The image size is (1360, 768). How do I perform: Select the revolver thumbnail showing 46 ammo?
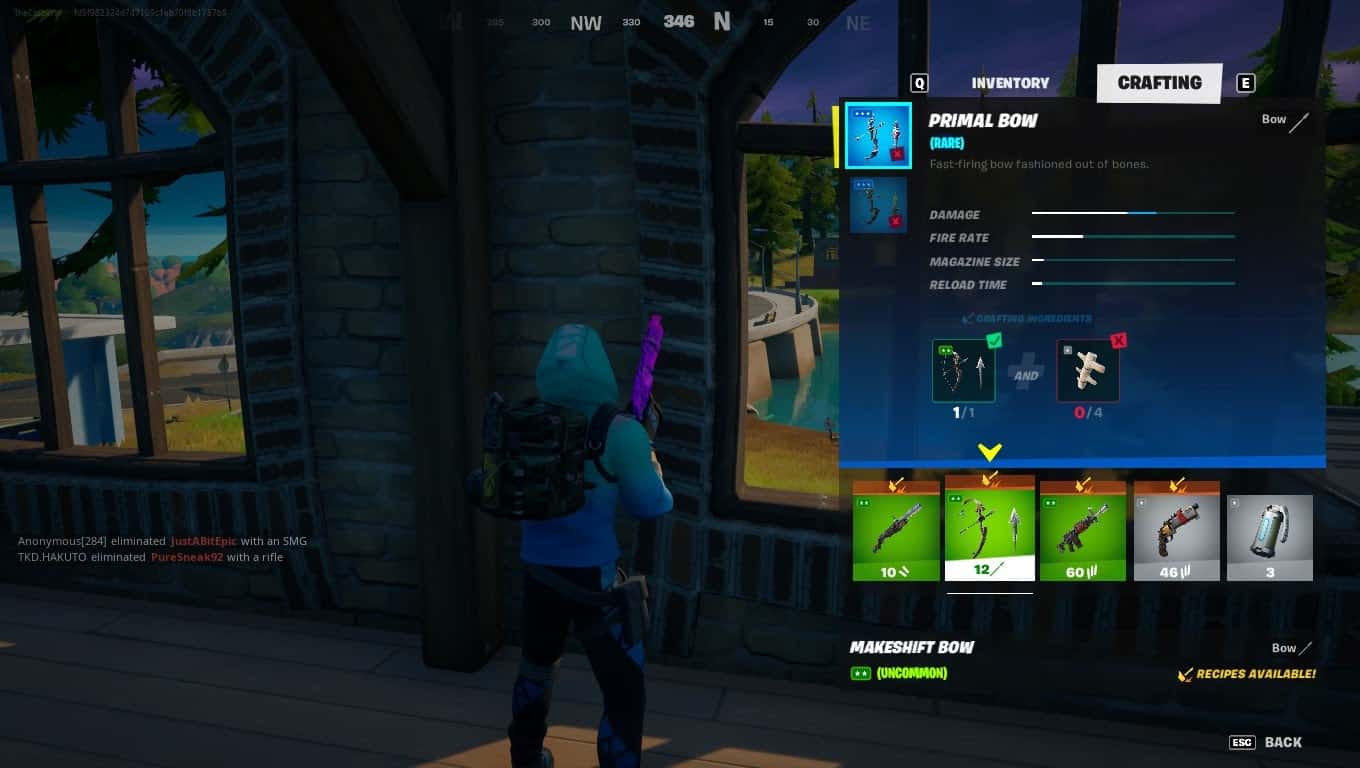[1176, 530]
